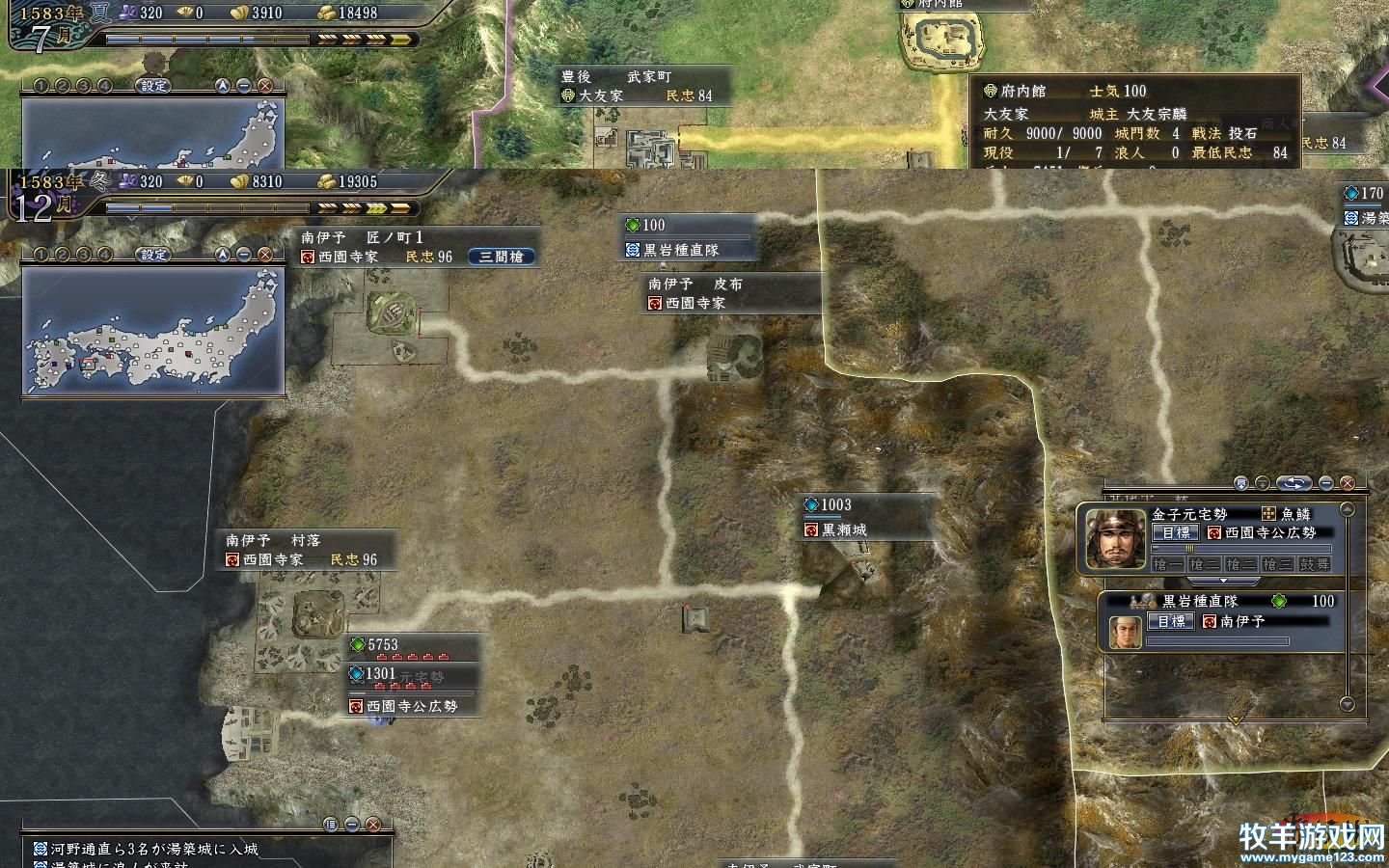Select the 黒岩種直 officer portrait
The height and width of the screenshot is (868, 1389).
[x=1125, y=632]
